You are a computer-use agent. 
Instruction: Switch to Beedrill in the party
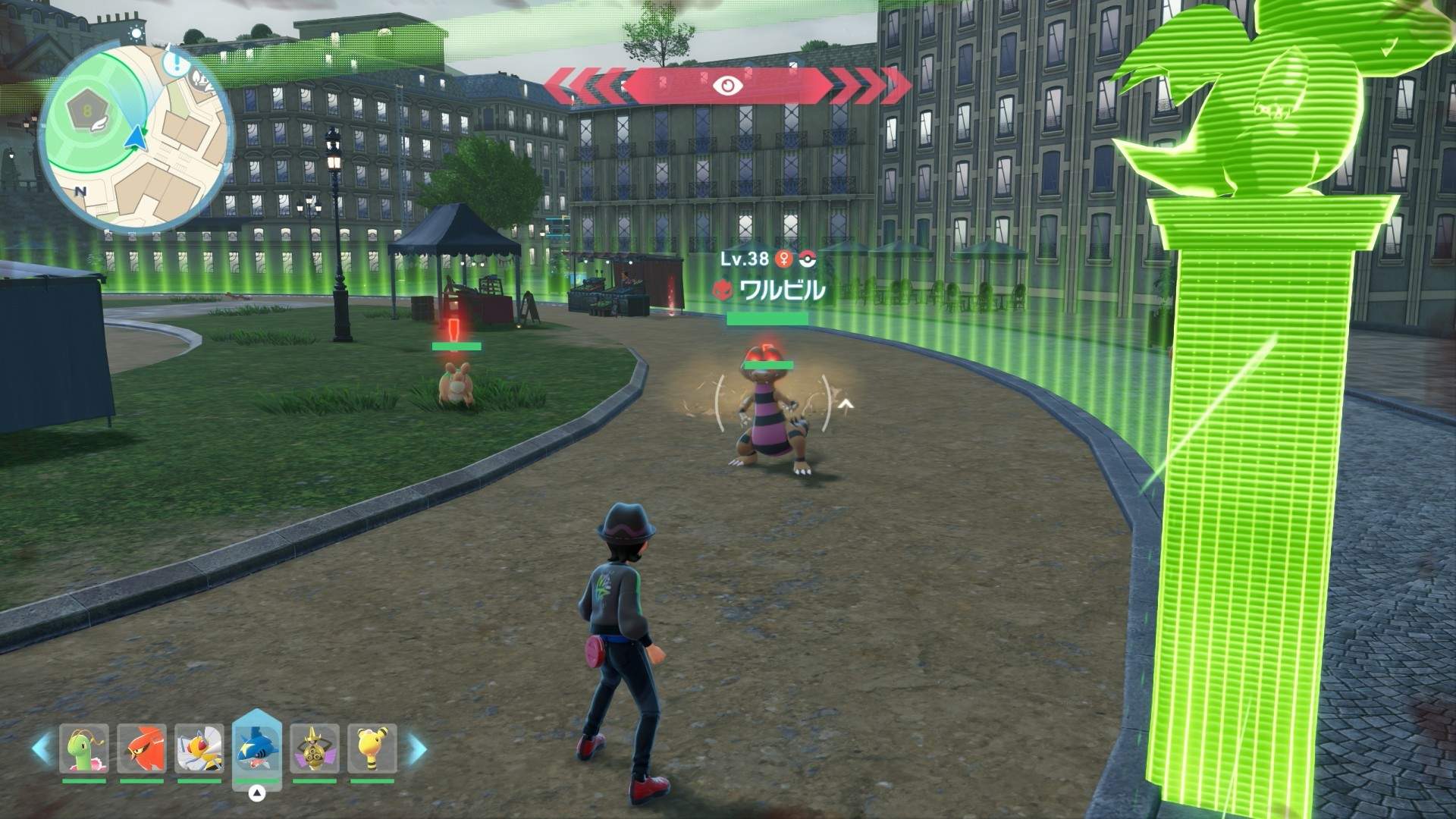(x=199, y=749)
